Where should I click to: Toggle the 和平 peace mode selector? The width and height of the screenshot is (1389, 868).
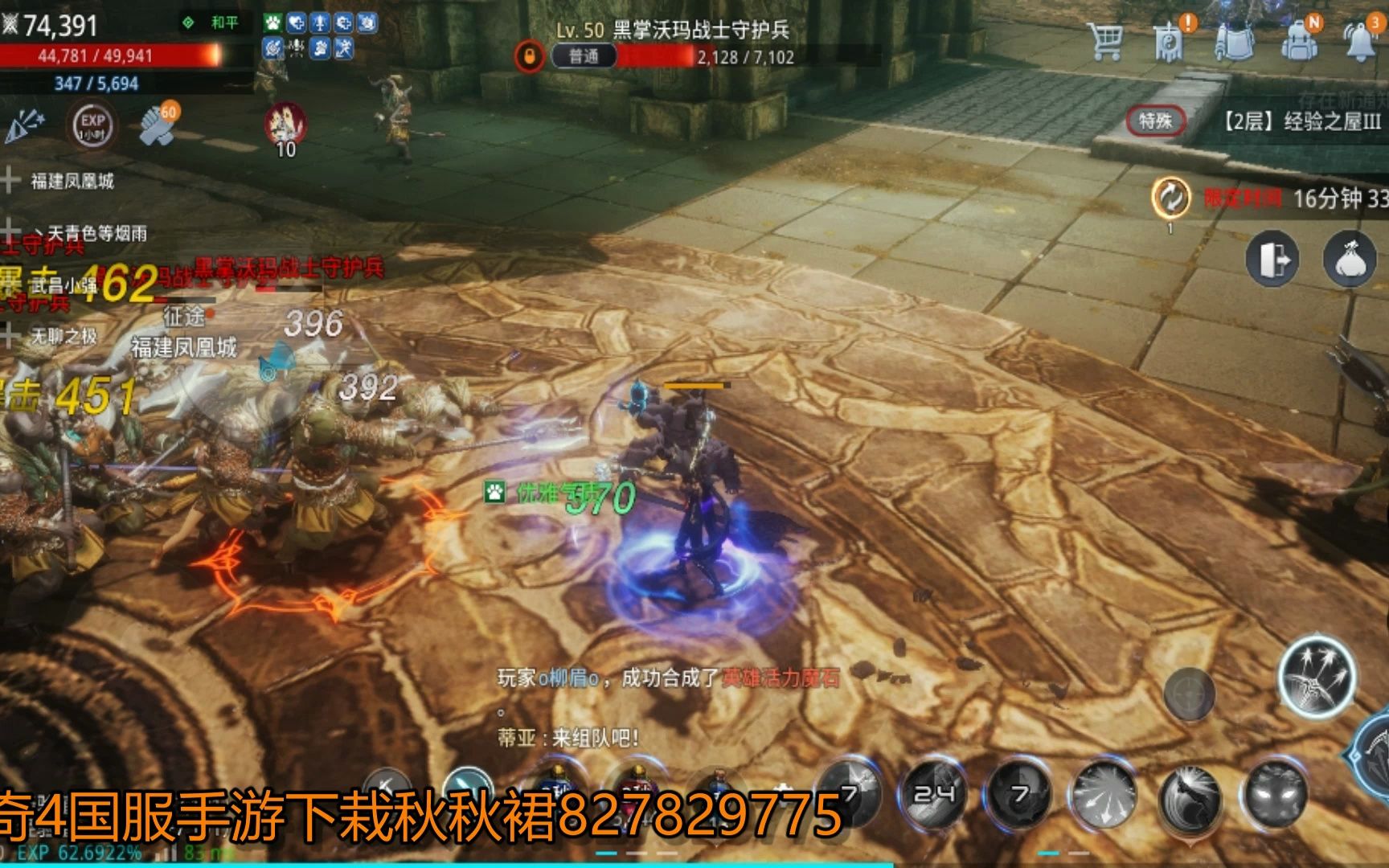212,23
